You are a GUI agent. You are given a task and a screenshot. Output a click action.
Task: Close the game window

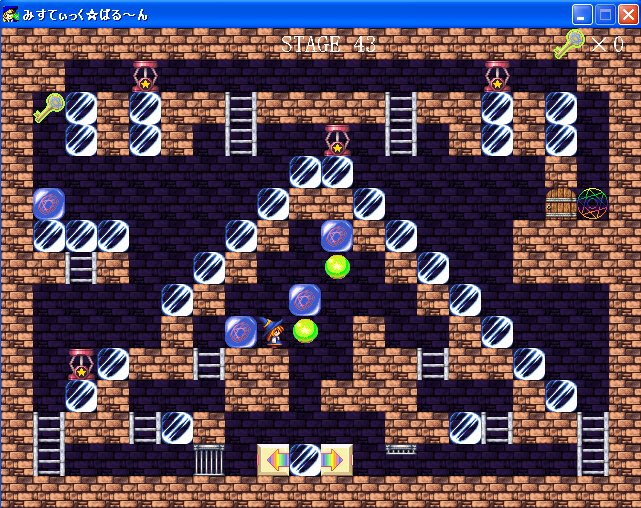click(x=627, y=14)
